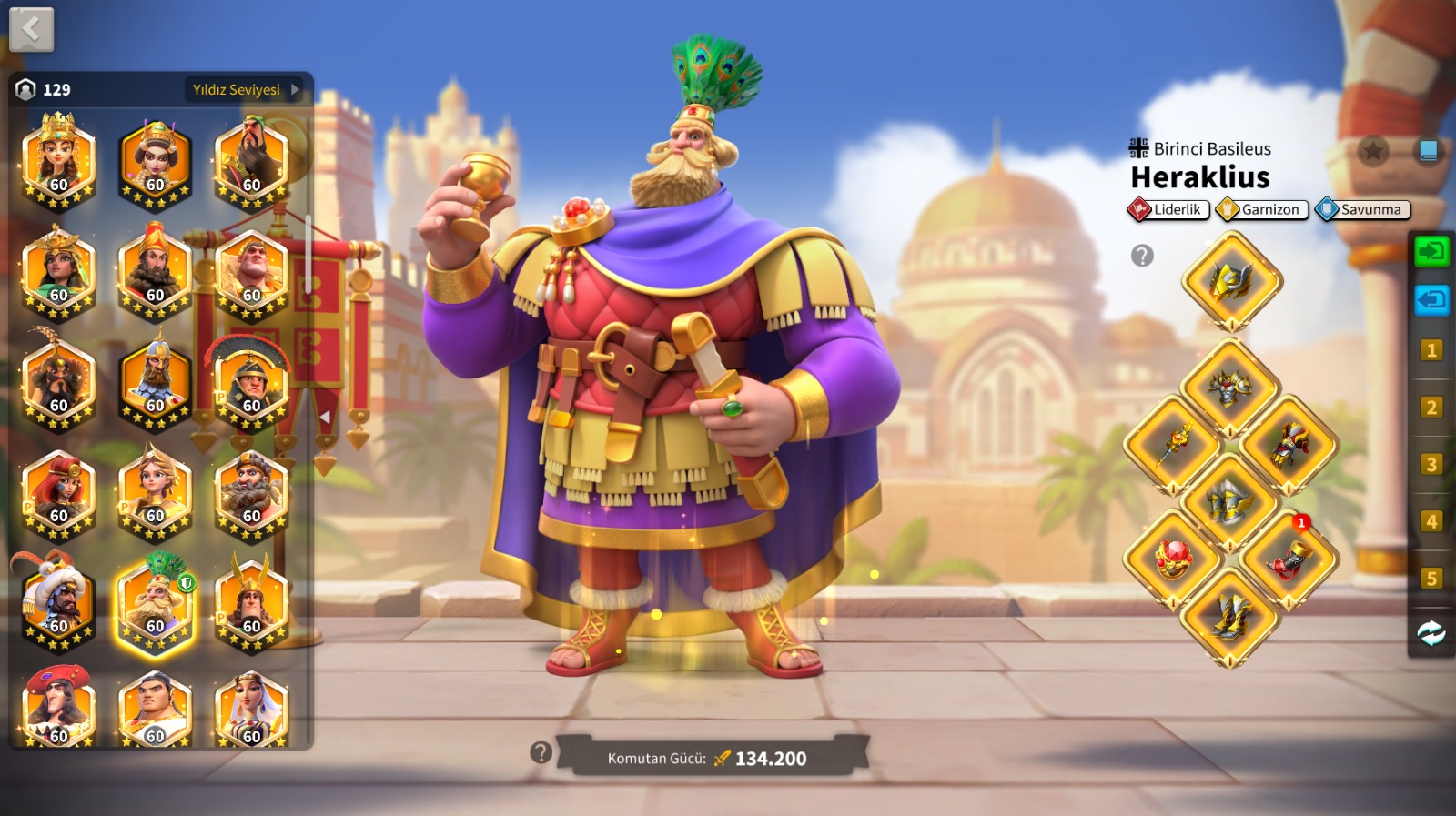The image size is (1456, 816).
Task: Select the golden boots equipment slot
Action: (x=1230, y=617)
